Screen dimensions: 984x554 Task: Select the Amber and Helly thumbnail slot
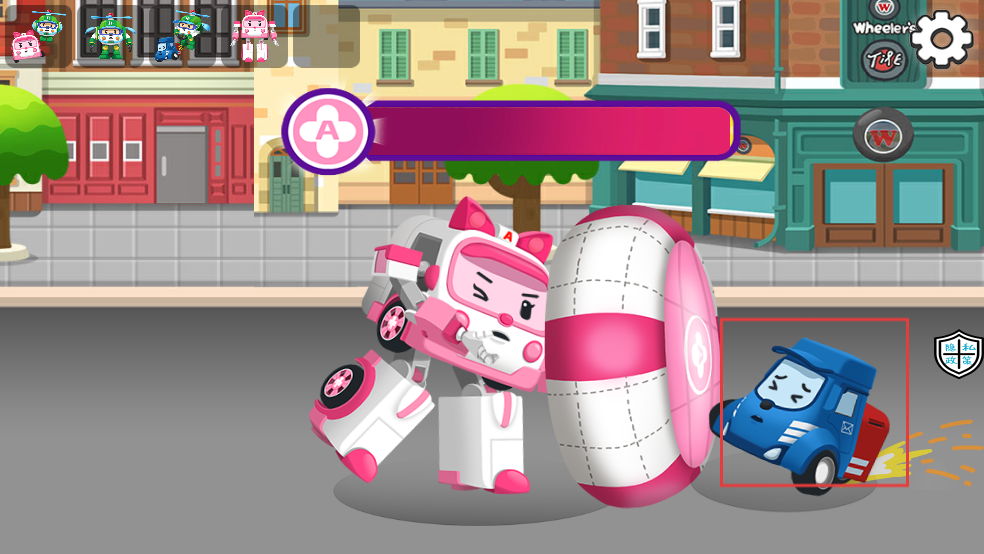pyautogui.click(x=37, y=35)
